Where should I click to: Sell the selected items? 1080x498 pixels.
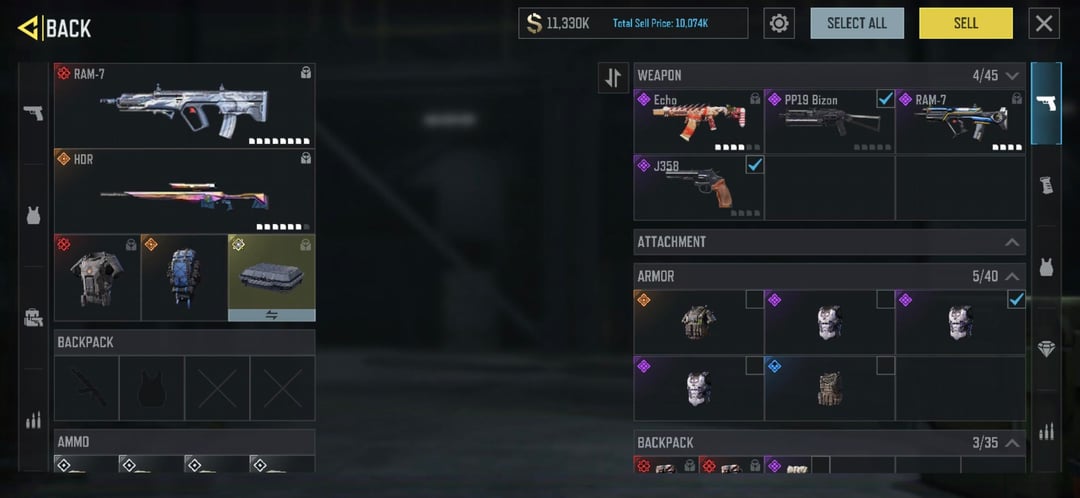click(x=965, y=23)
